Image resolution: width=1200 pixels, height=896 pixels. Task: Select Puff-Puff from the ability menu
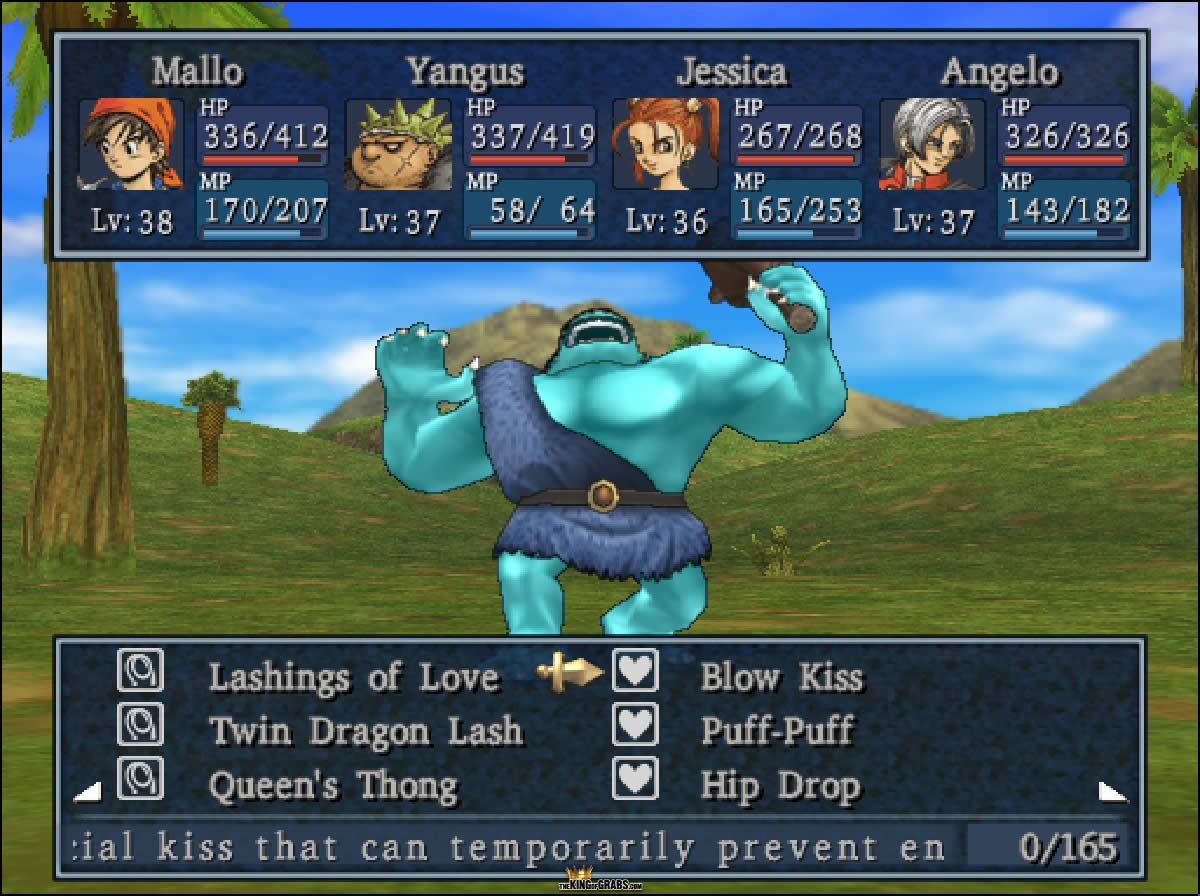point(776,731)
